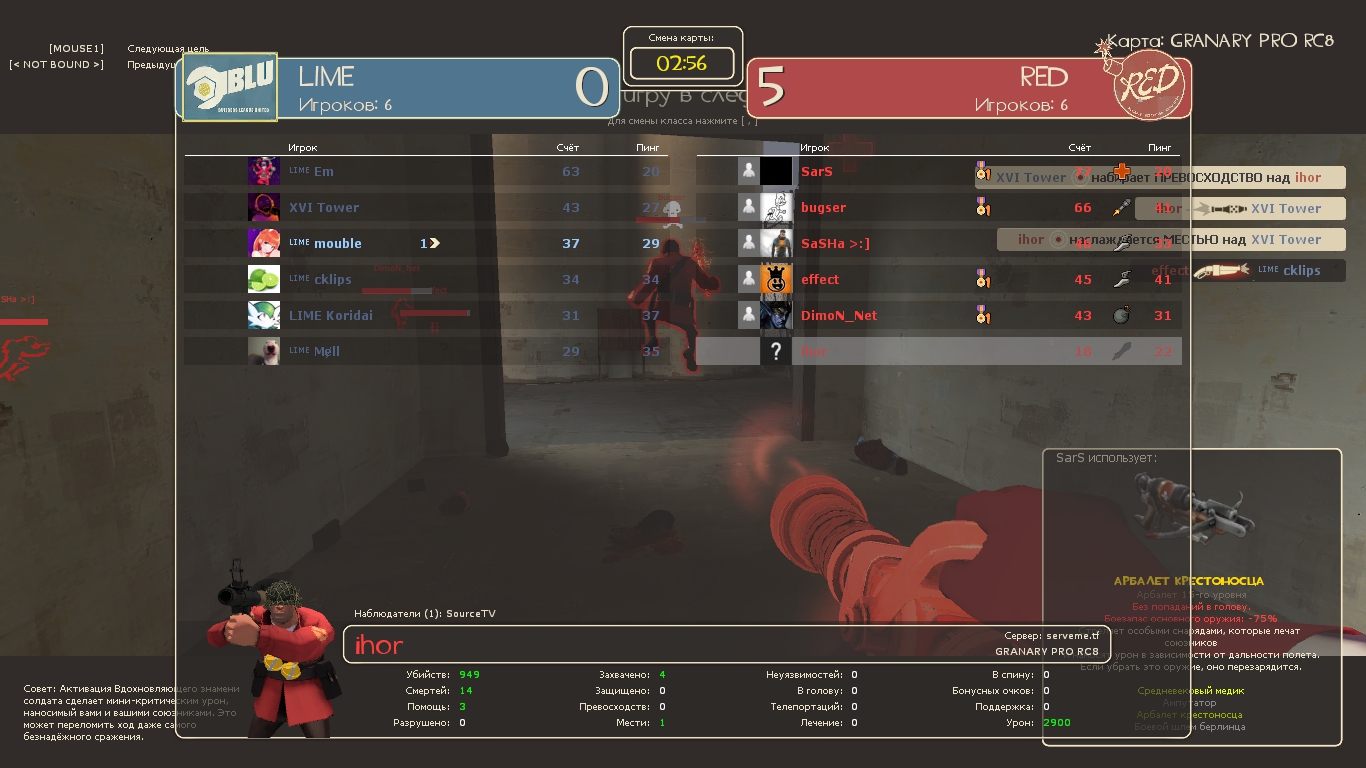Select player Em in the BLU list
1366x768 pixels.
(324, 171)
